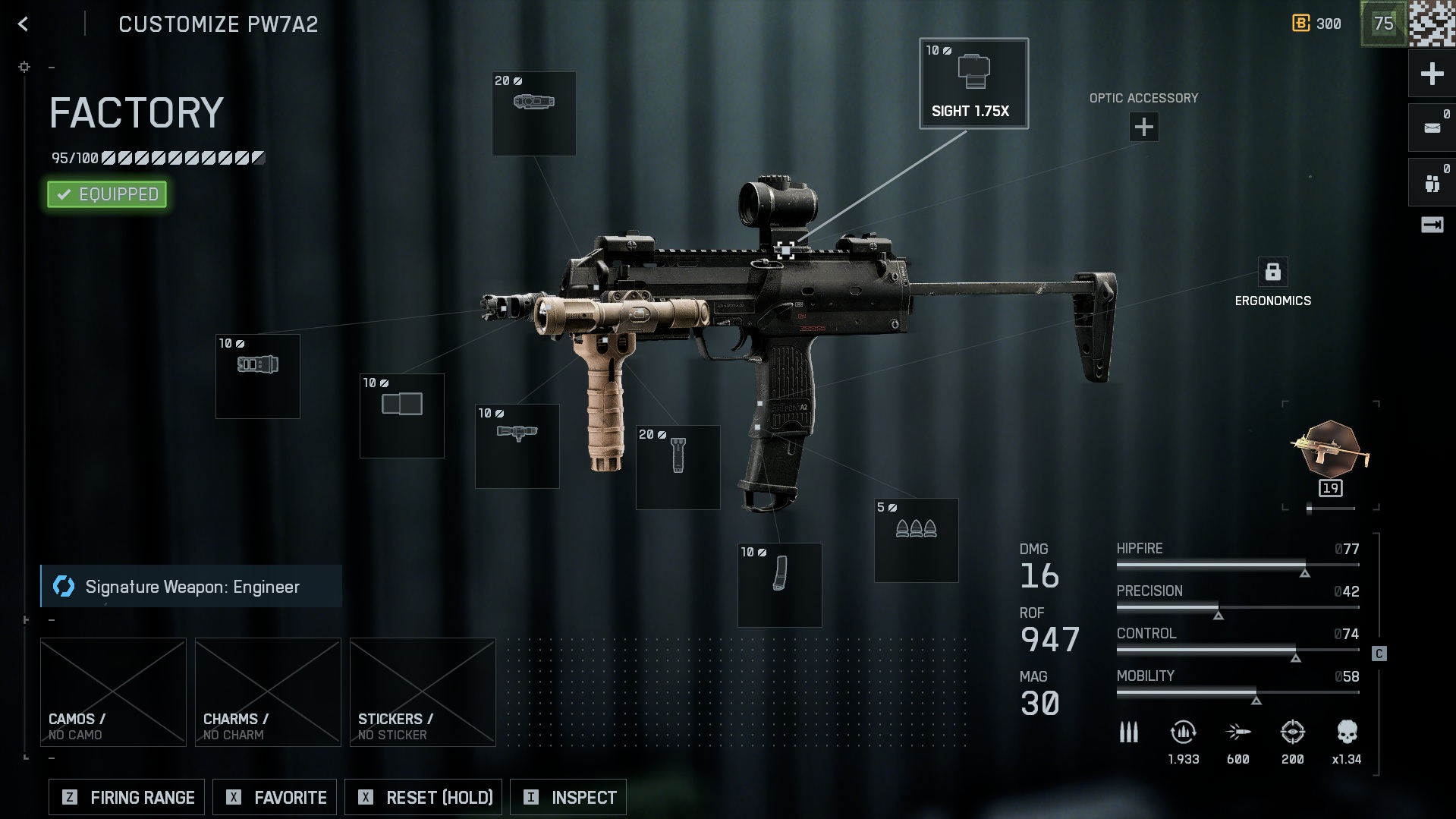
Task: Open the Signature Weapon: Engineer info
Action: (191, 586)
